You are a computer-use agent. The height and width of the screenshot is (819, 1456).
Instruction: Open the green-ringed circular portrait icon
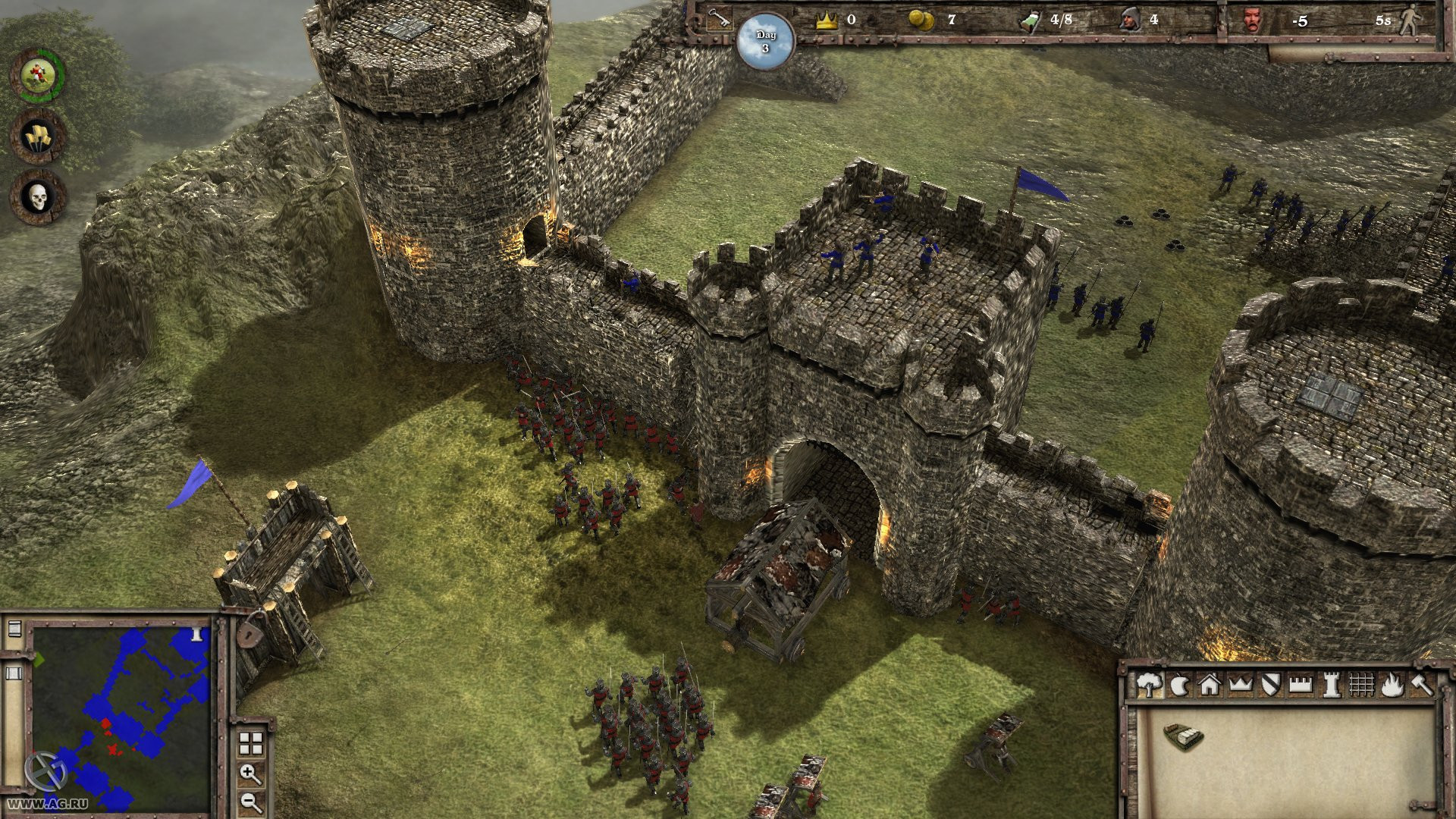coord(38,75)
